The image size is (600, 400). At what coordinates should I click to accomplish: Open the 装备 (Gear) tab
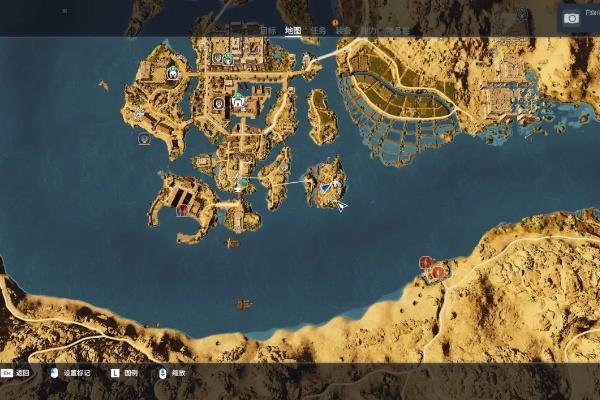(343, 30)
